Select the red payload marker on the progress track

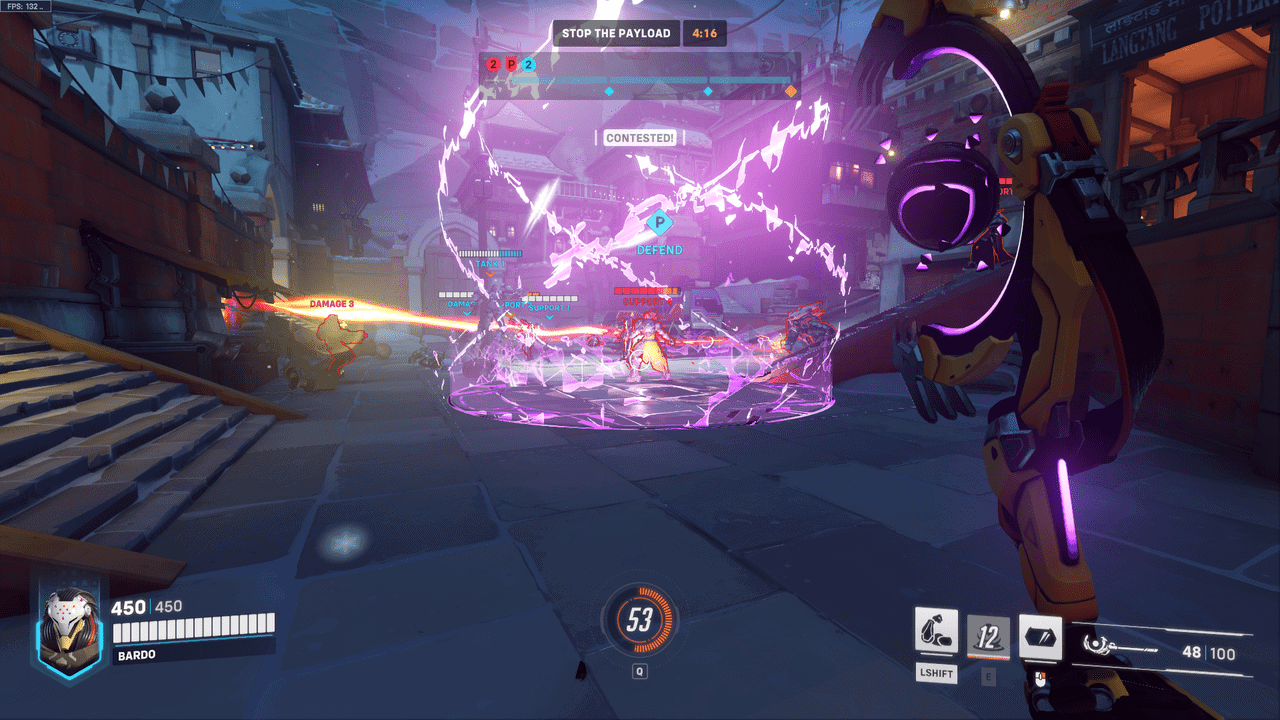pos(511,65)
